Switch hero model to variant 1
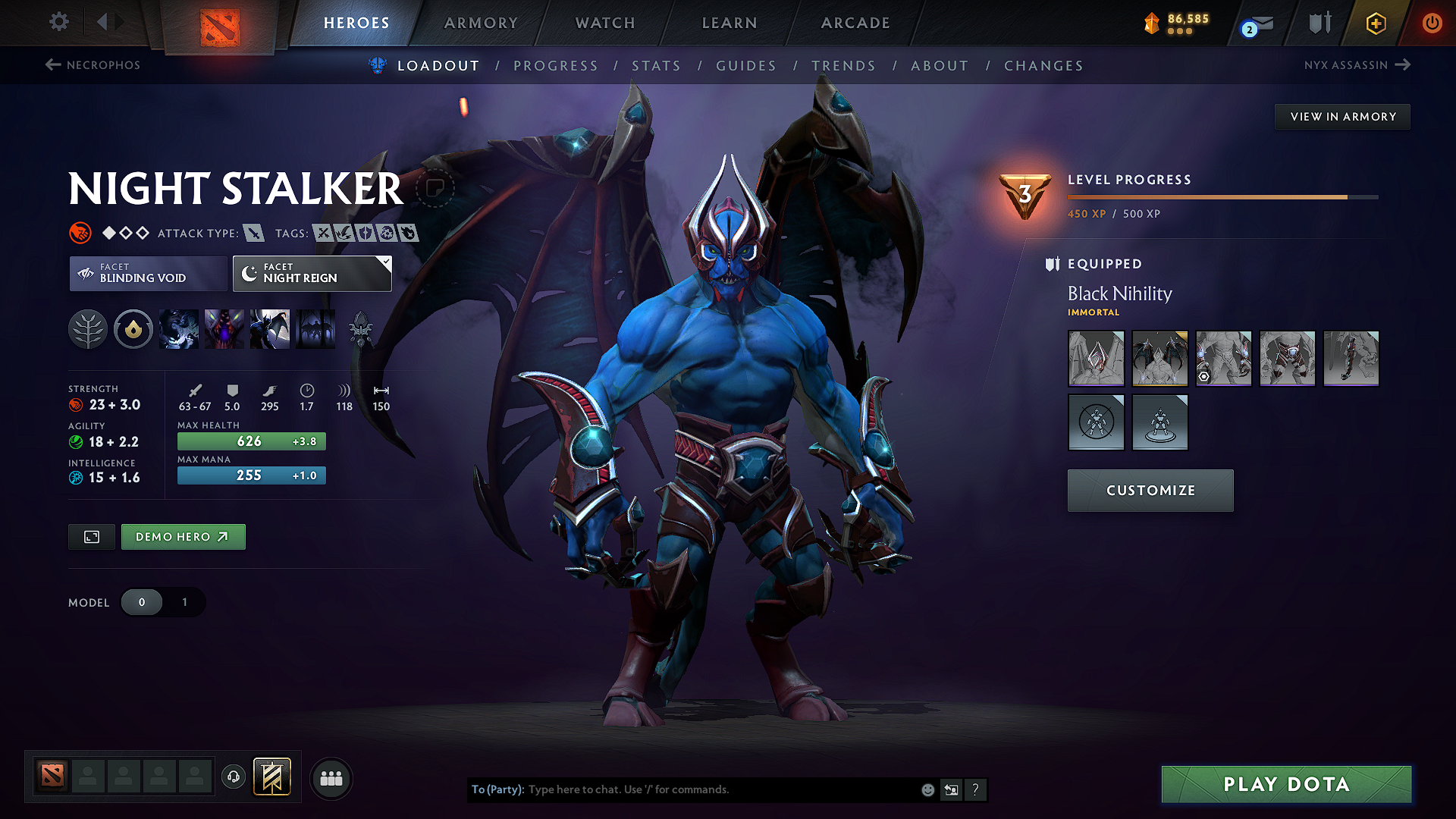This screenshot has height=819, width=1456. pos(184,602)
